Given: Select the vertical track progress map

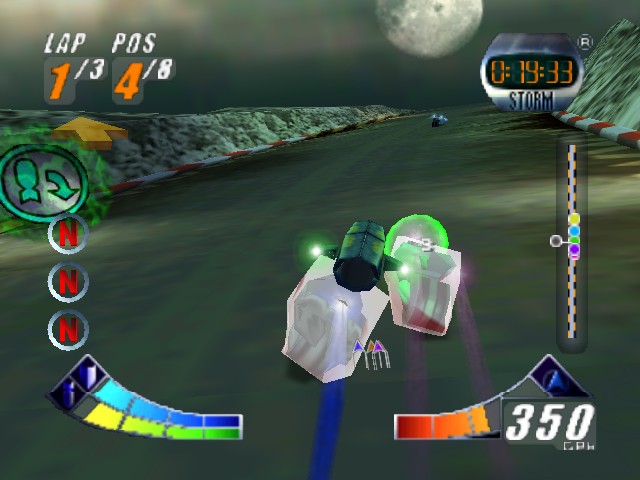Looking at the screenshot, I should tap(571, 245).
